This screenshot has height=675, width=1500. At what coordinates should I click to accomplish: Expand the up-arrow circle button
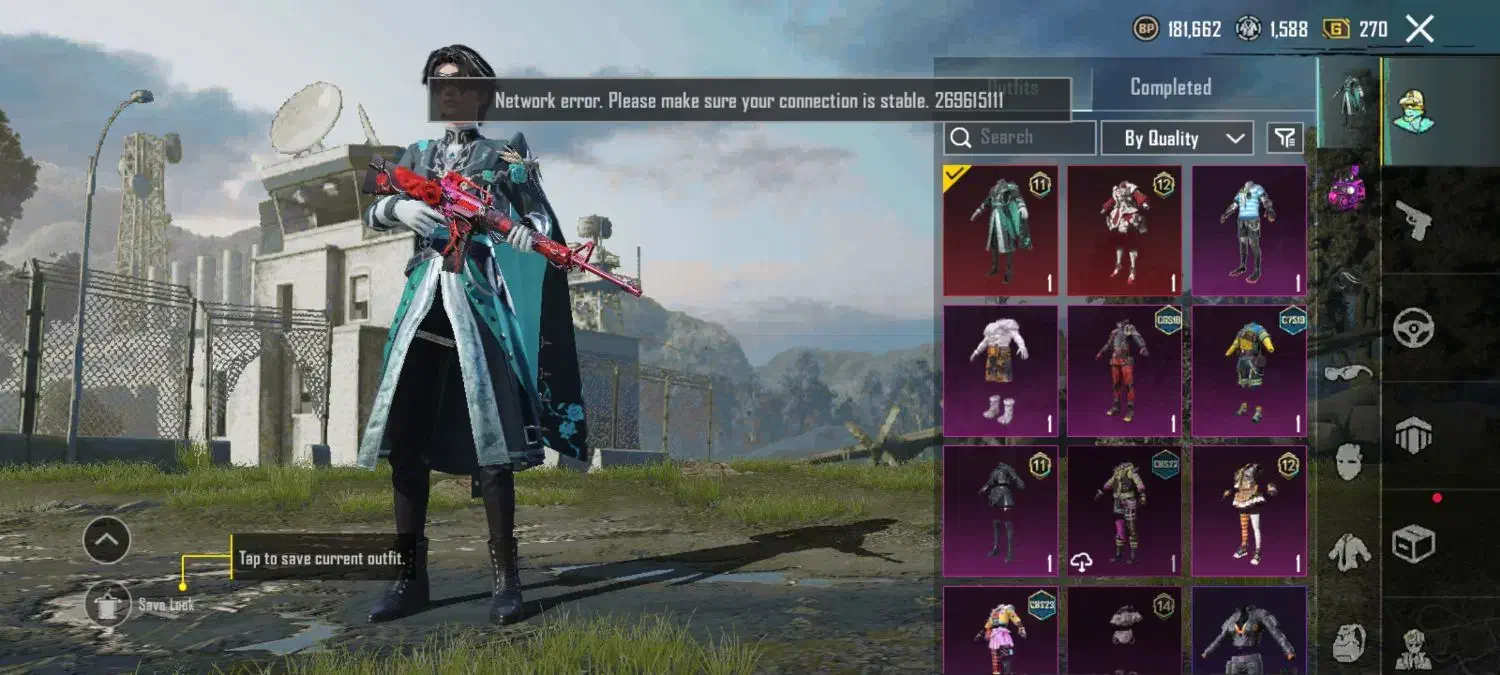coord(107,541)
